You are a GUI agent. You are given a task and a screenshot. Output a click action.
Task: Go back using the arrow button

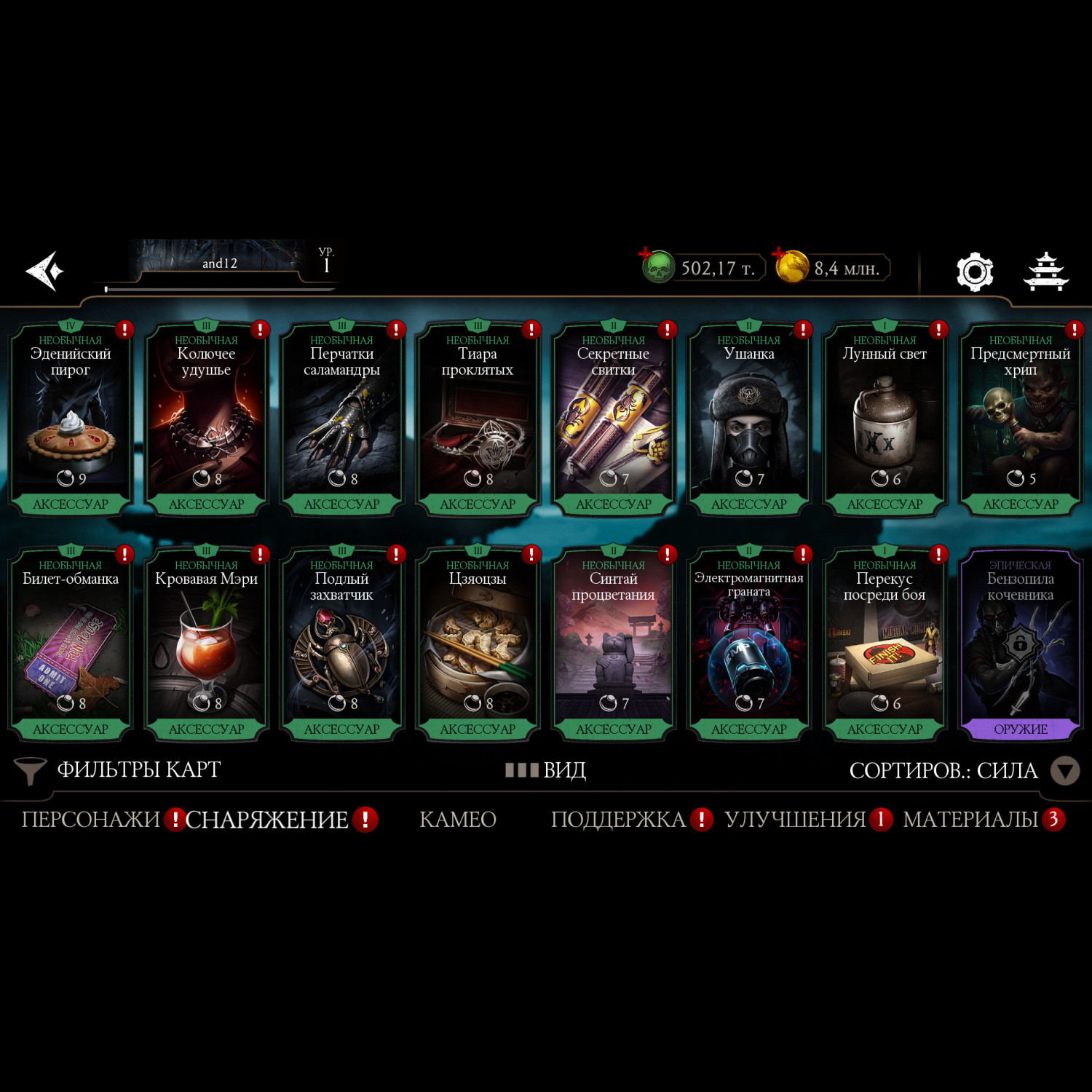pos(45,272)
